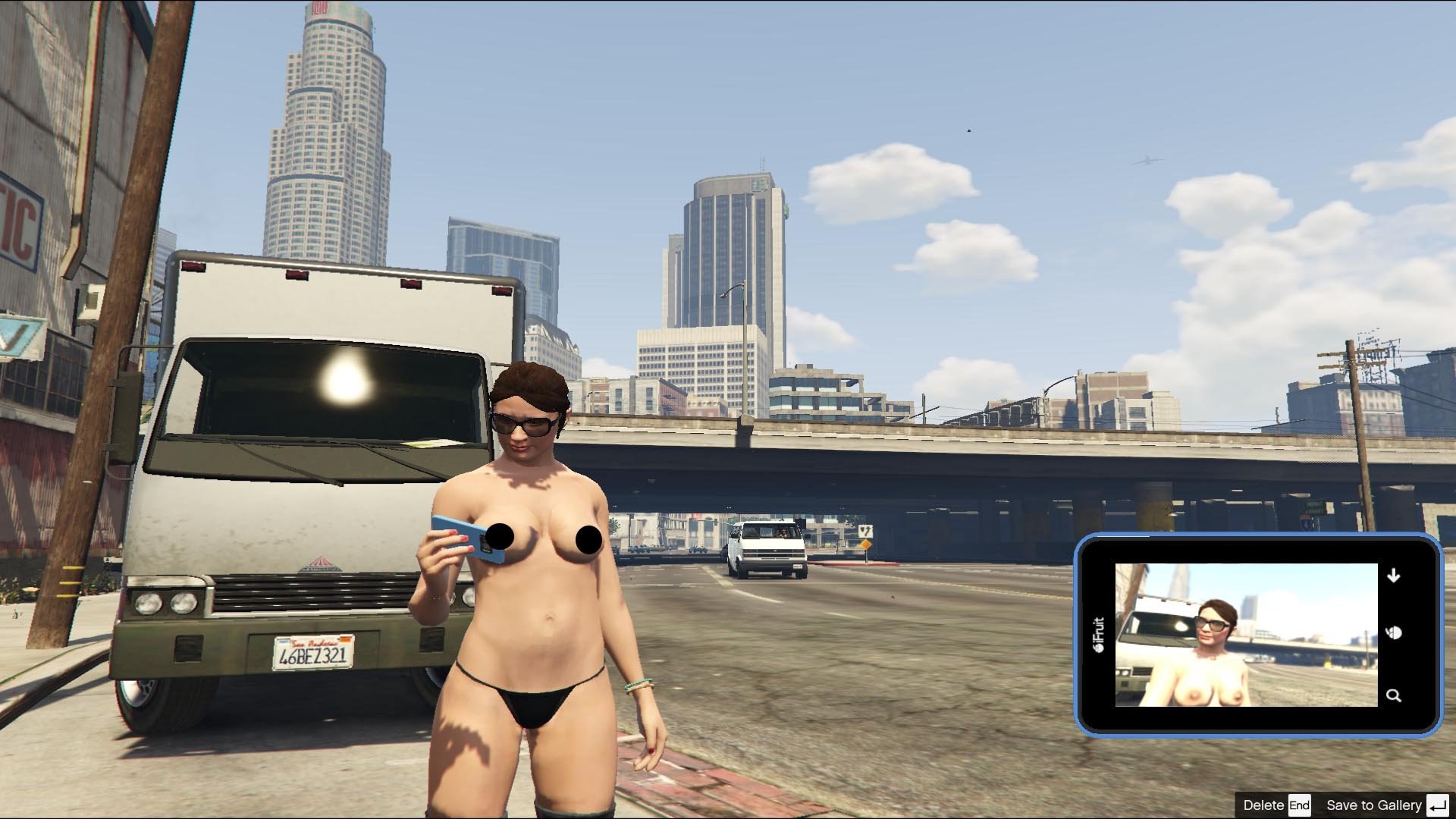Tap the iFruit fruit icon above the magnifier
This screenshot has width=1456, height=819.
[x=1393, y=632]
